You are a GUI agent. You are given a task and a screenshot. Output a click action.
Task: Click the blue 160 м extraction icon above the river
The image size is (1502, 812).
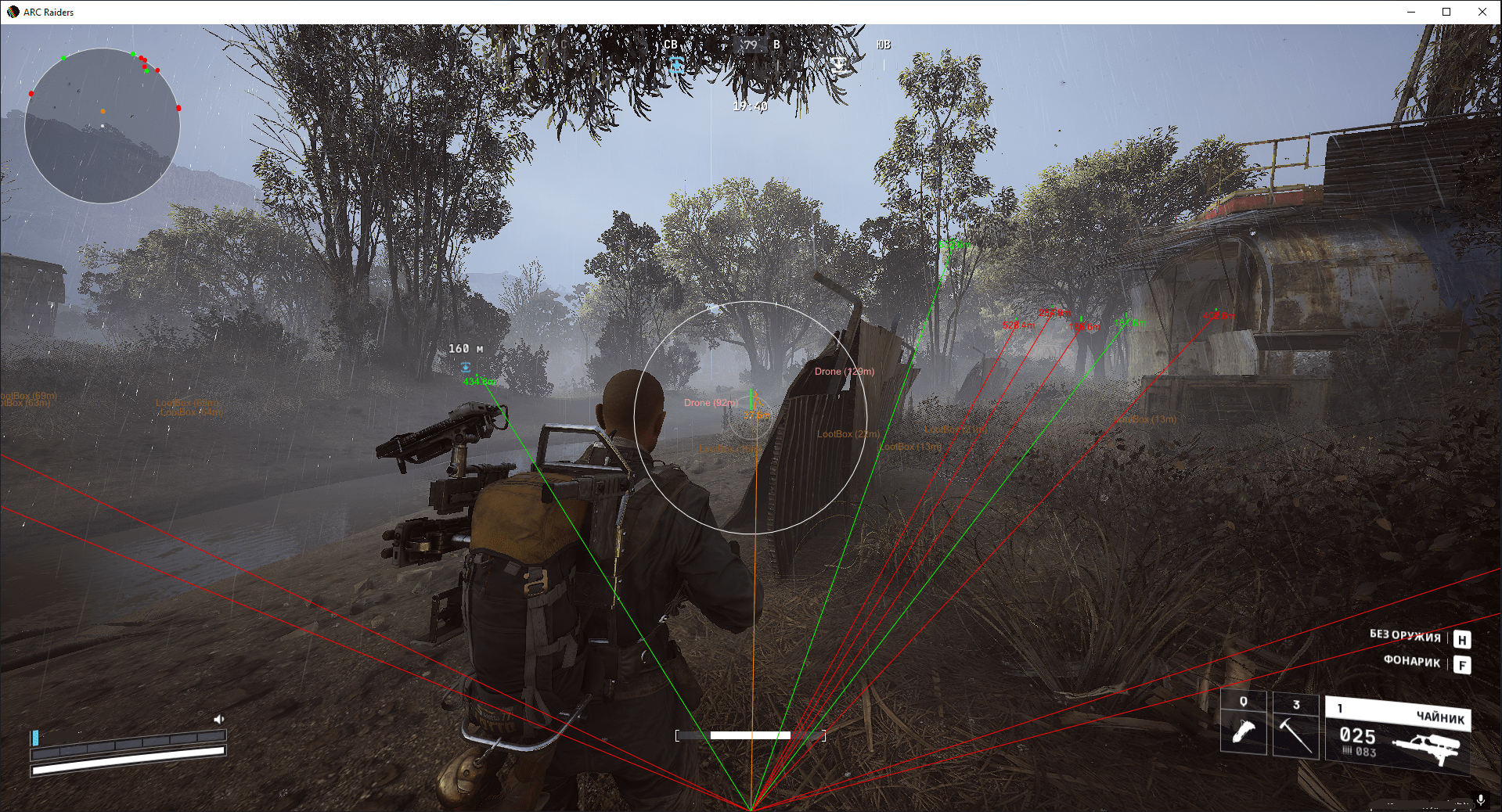(466, 365)
